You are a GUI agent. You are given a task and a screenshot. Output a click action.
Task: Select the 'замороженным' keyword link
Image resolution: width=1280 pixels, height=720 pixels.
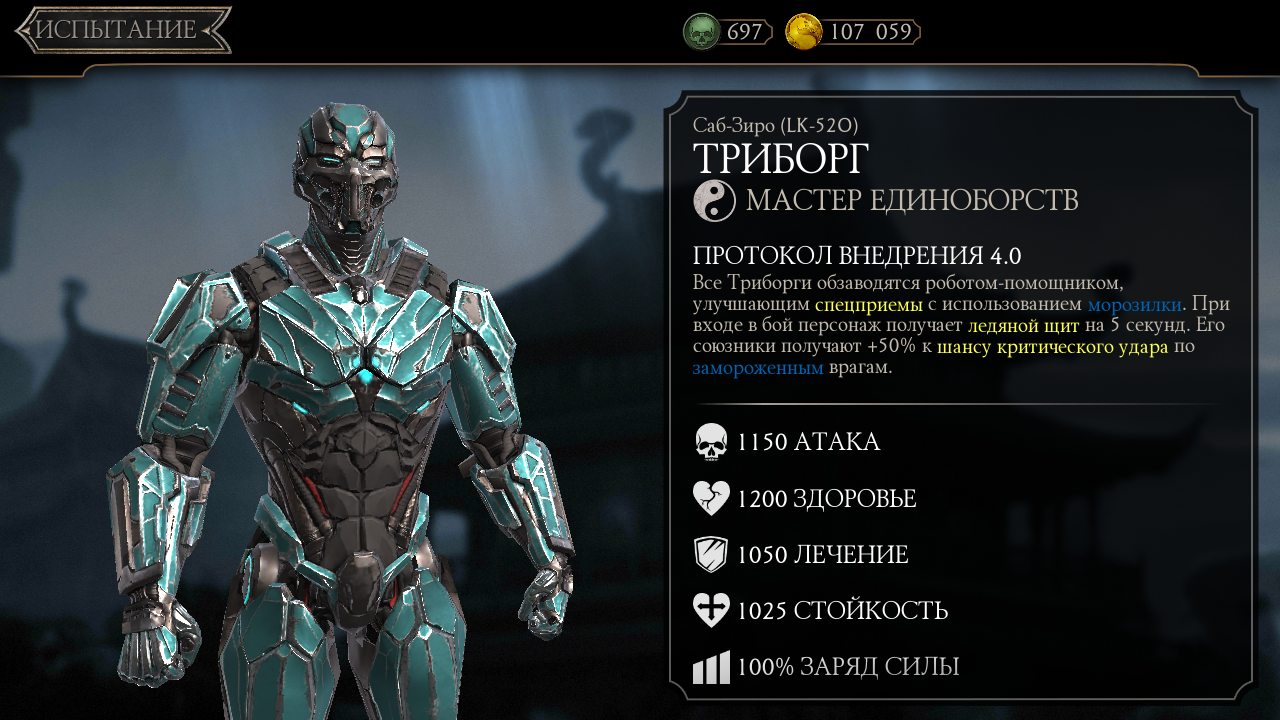point(758,368)
